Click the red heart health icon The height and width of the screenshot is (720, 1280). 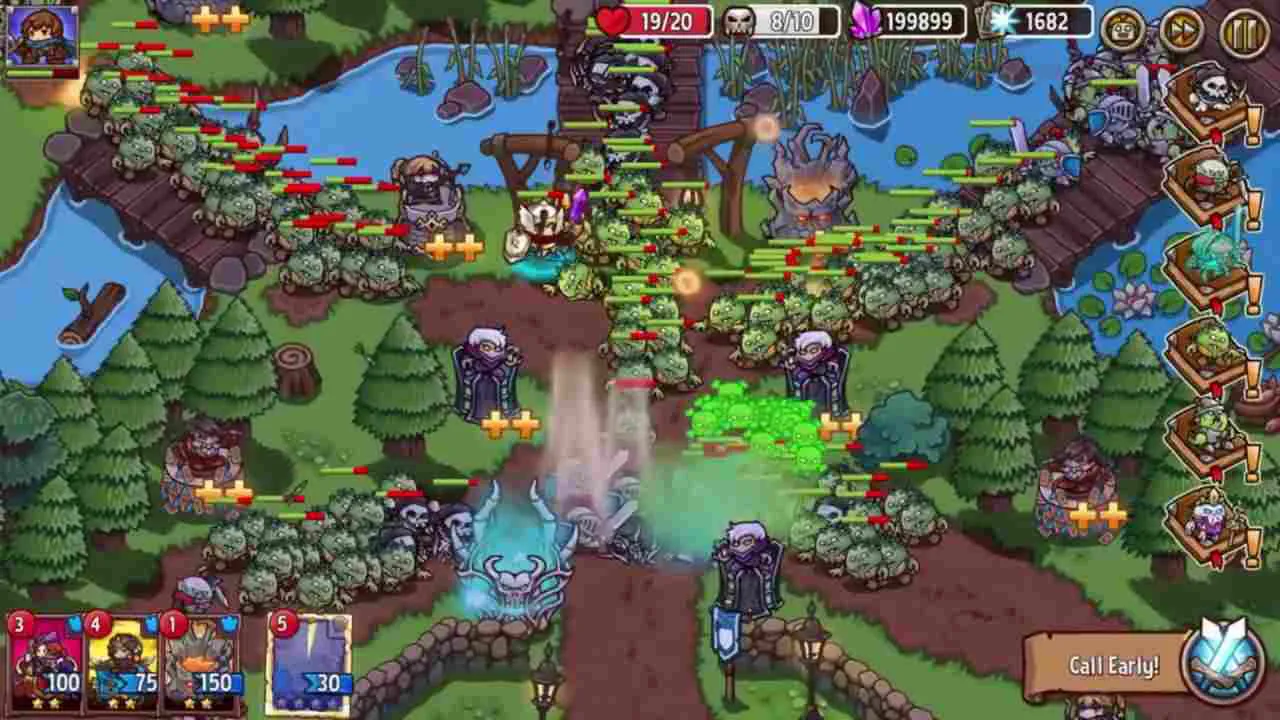(x=611, y=20)
